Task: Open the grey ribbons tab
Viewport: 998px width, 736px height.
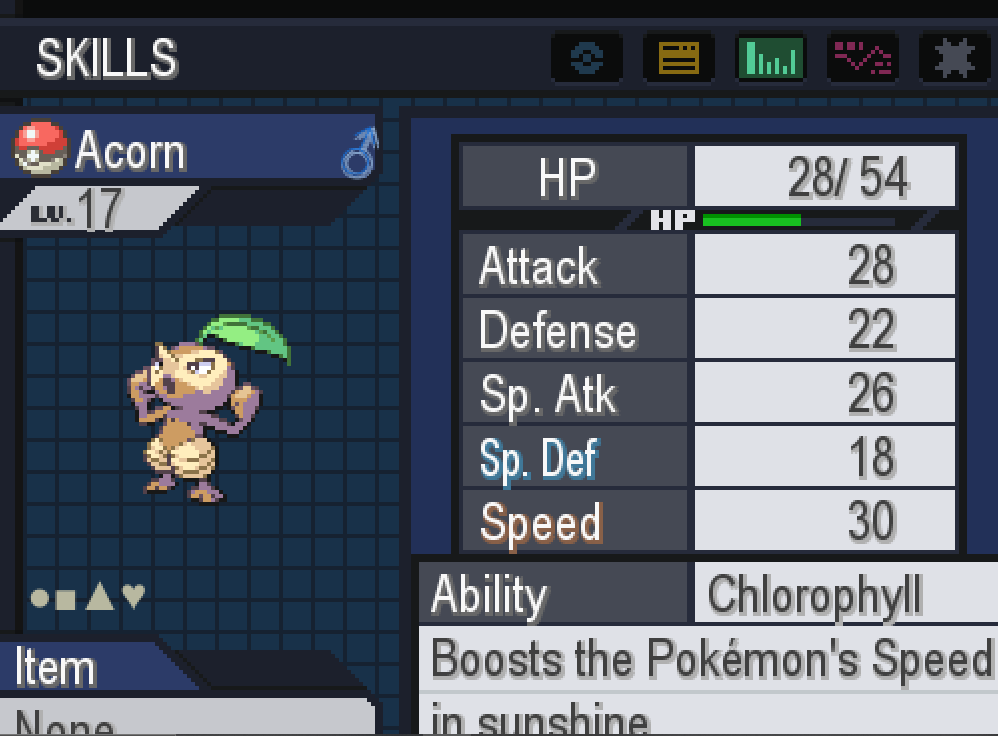Action: [953, 58]
